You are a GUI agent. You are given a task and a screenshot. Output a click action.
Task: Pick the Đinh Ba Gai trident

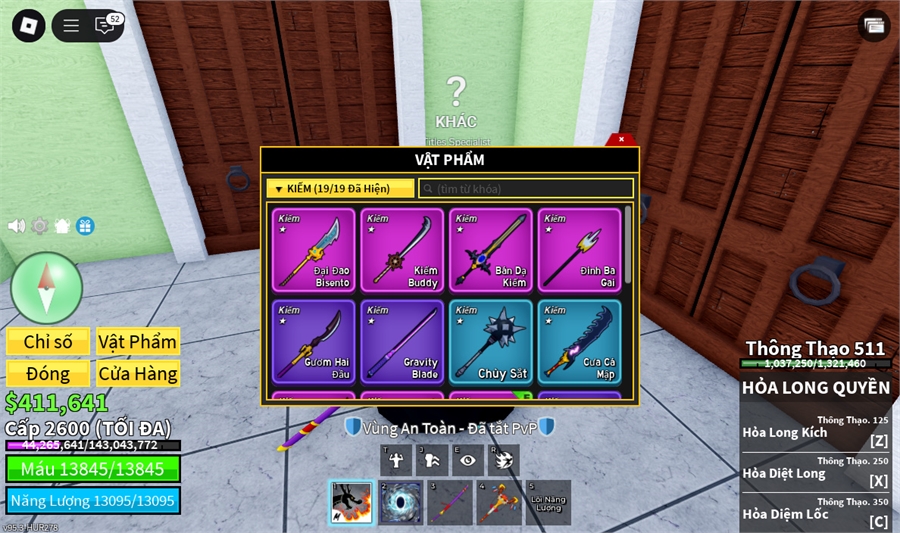pos(579,250)
